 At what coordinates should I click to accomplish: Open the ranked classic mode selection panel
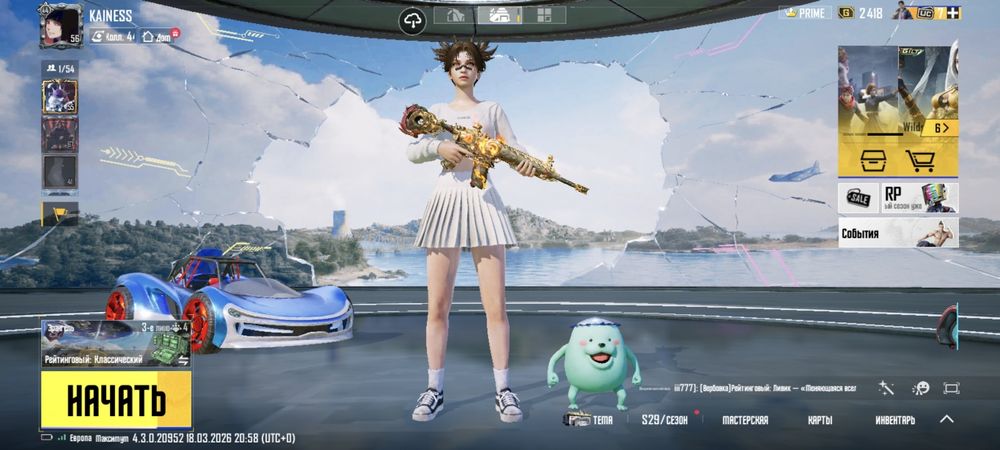point(115,344)
